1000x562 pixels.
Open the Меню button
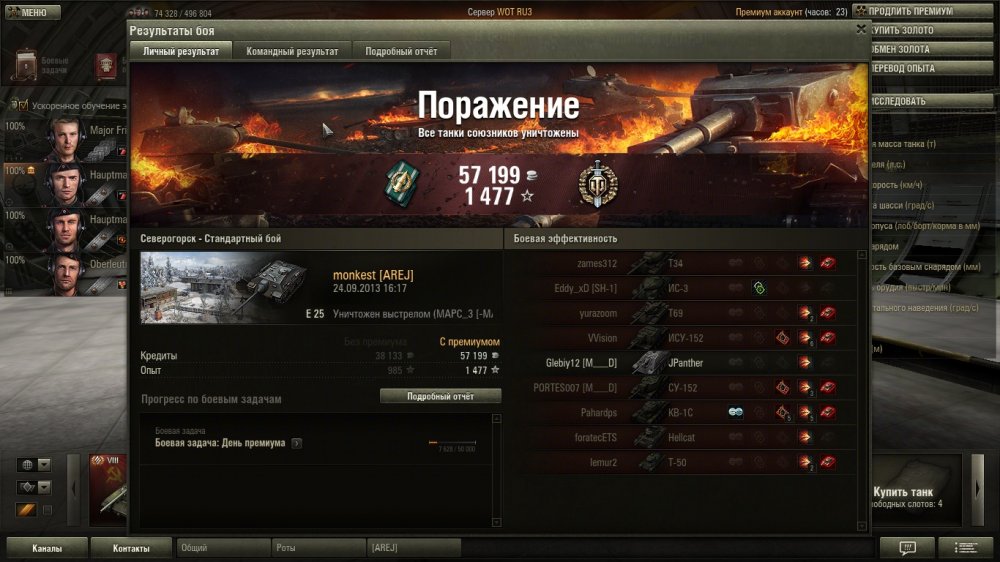pos(28,12)
